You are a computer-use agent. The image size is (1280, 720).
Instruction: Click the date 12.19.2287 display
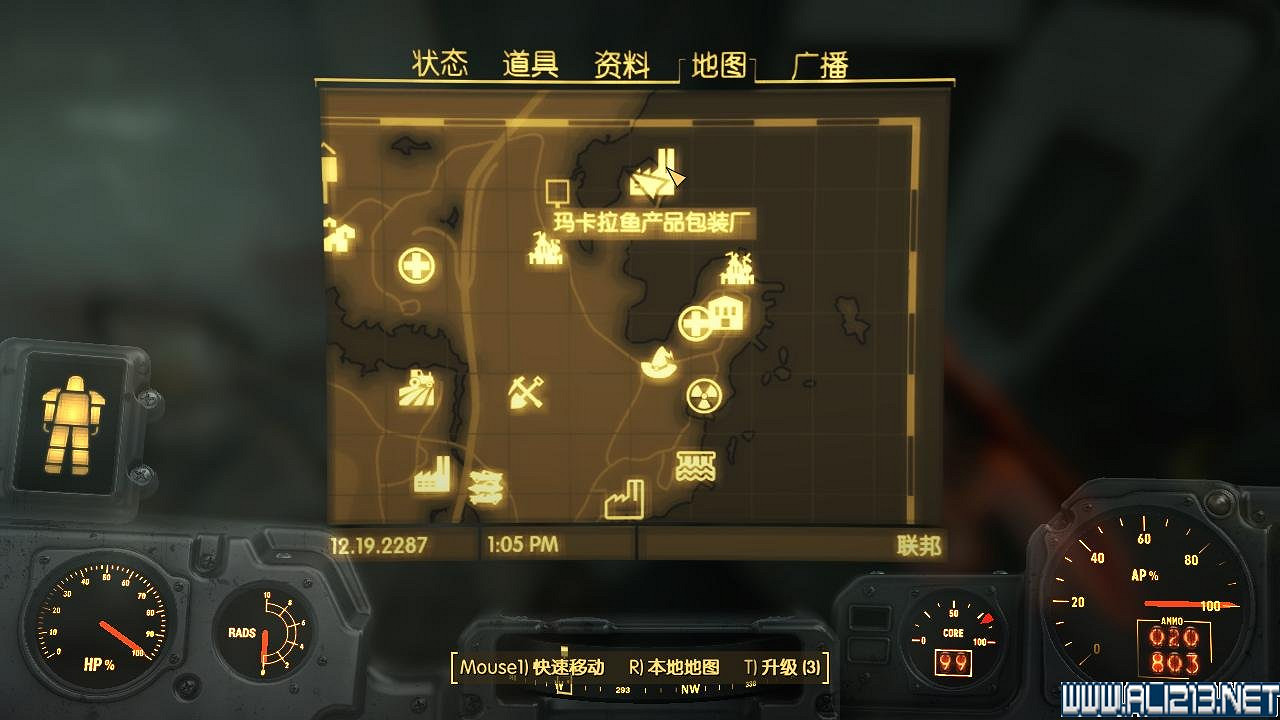378,546
